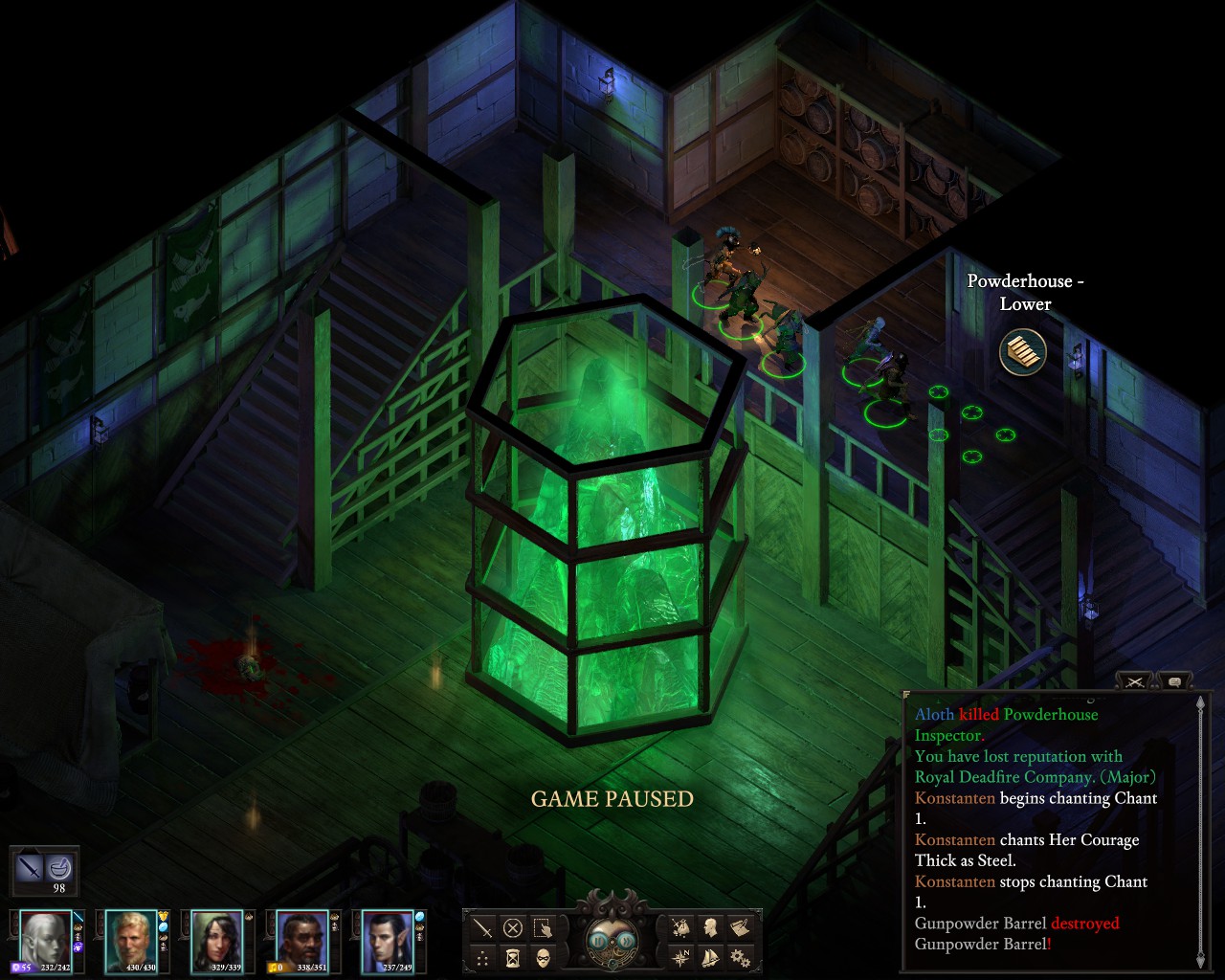Activate the select-all party button
The width and height of the screenshot is (1225, 980).
click(543, 927)
